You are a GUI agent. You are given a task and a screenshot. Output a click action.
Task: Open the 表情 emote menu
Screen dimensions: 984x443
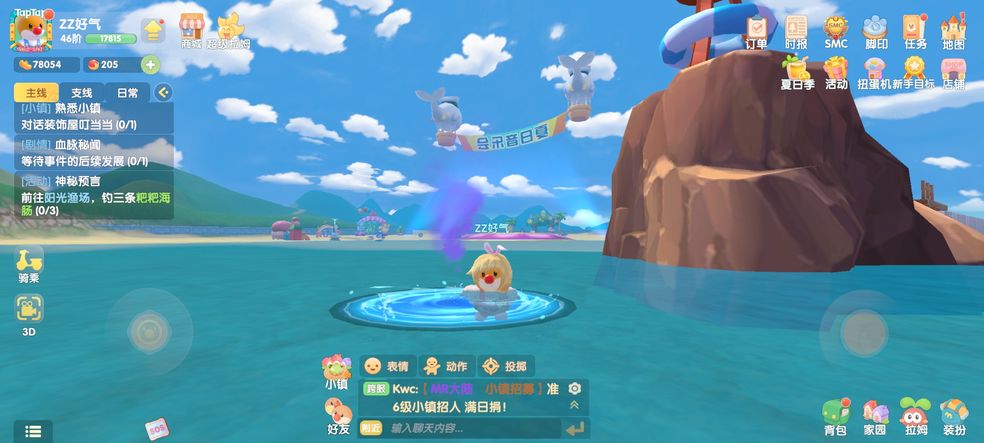(386, 366)
